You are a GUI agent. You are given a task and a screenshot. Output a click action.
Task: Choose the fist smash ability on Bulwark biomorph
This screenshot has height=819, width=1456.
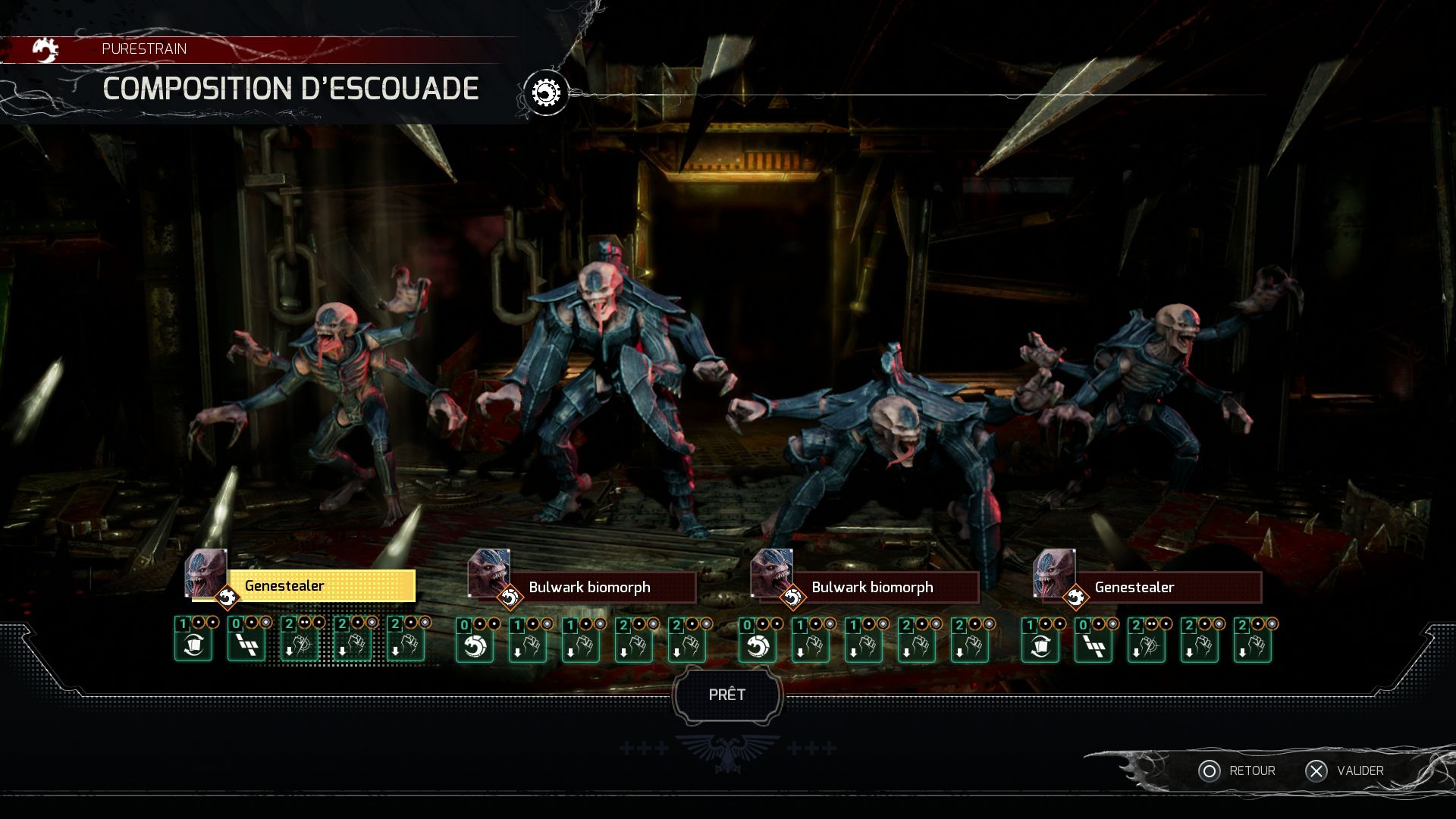pos(528,648)
